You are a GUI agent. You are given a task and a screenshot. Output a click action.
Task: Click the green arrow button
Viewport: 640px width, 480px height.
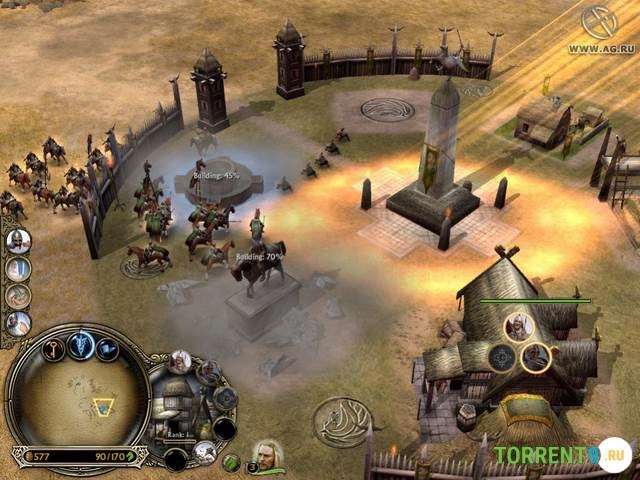tap(231, 462)
